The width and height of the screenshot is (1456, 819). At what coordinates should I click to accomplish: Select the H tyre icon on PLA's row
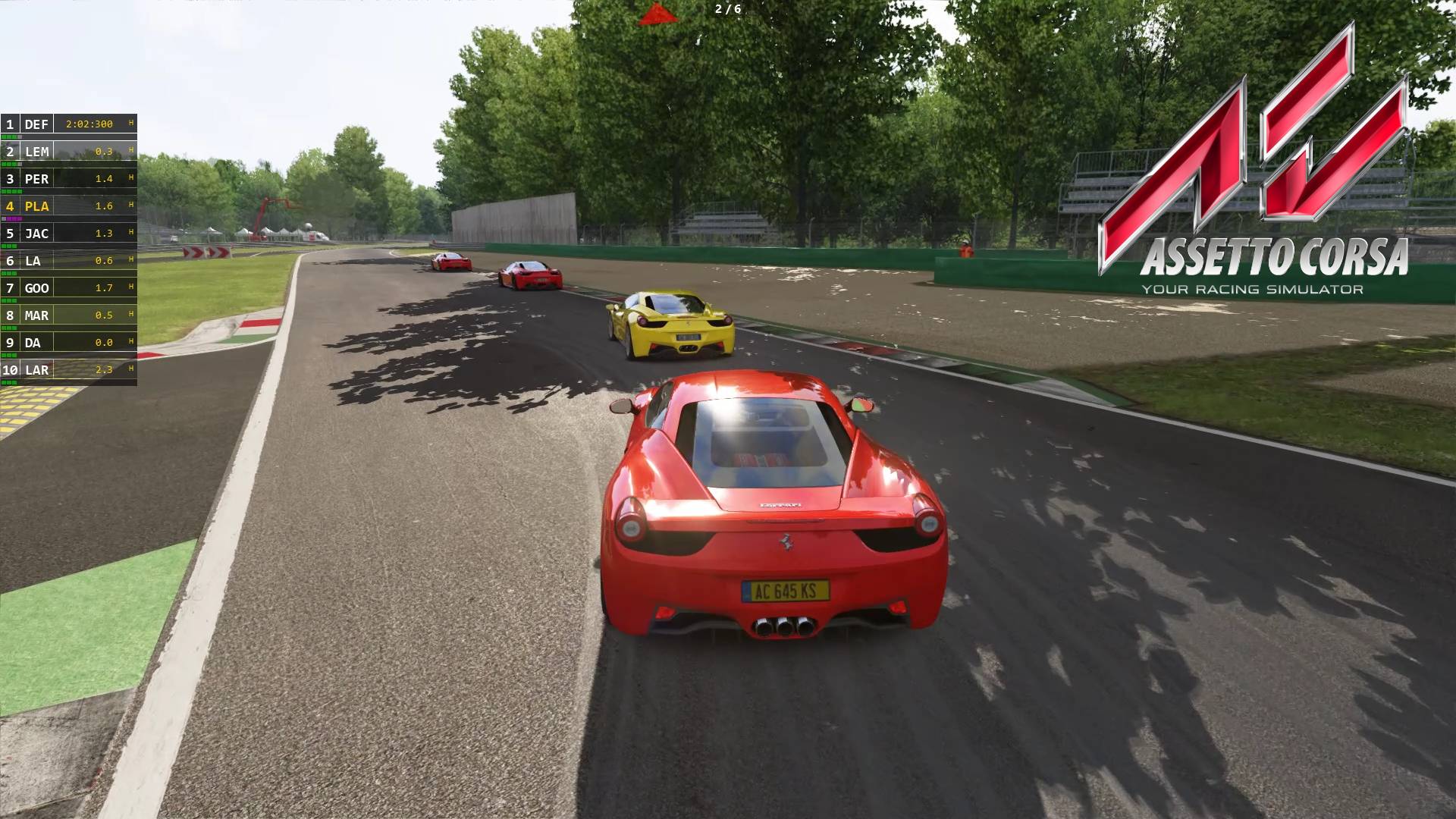[x=130, y=206]
